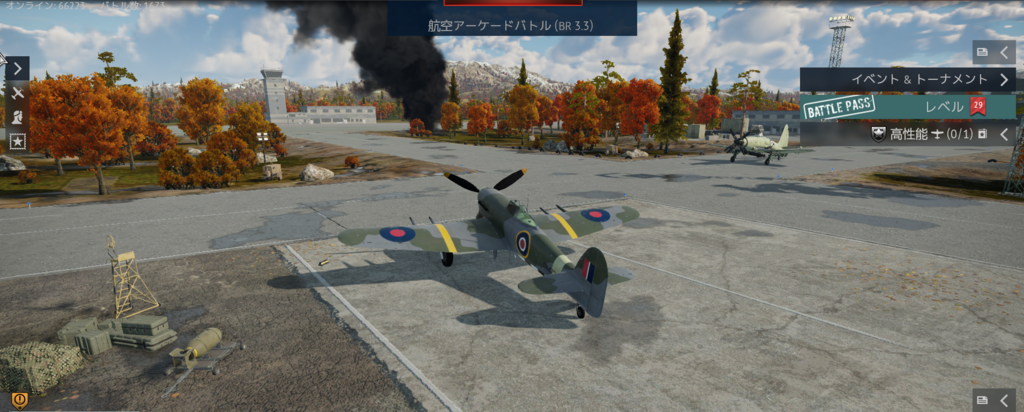
Task: Open the aircraft icon in left sidebar
Action: coord(18,92)
